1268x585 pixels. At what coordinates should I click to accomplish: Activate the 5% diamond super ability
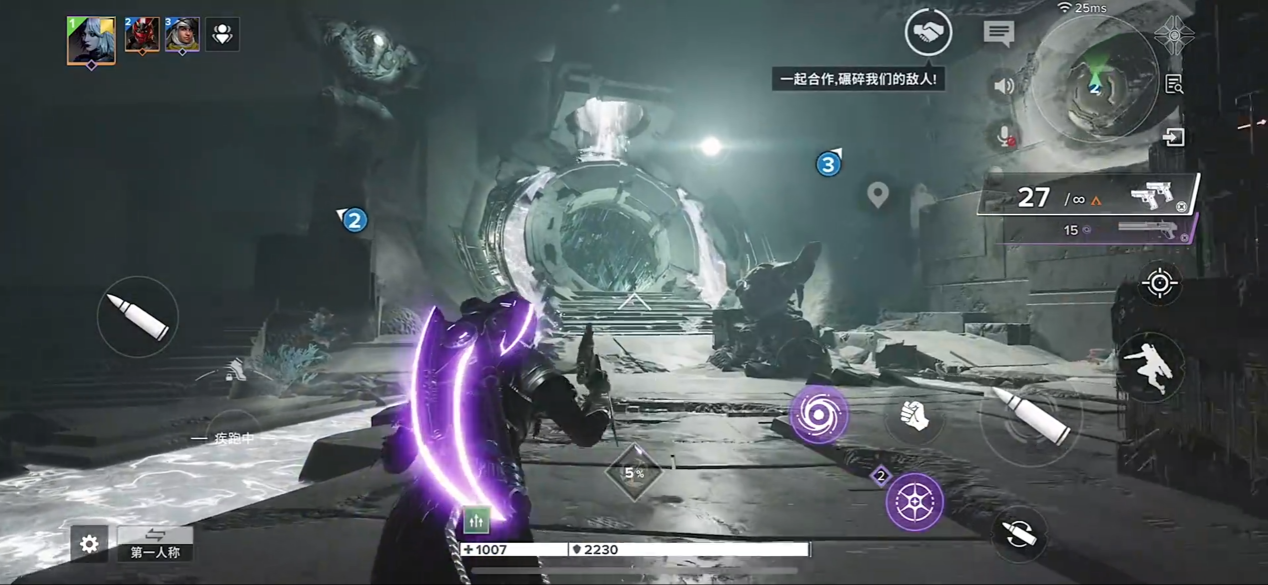[634, 472]
